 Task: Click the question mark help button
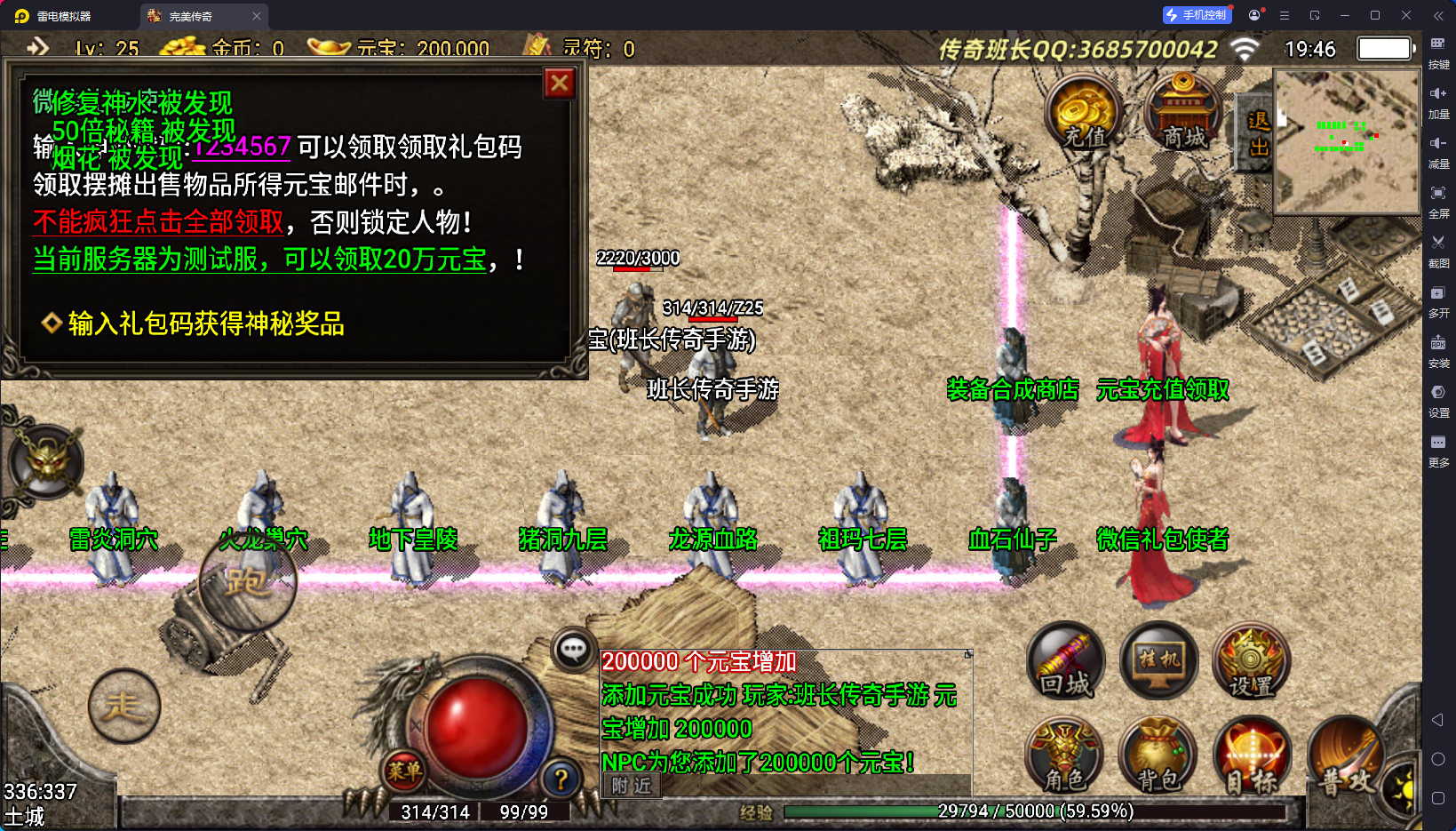pyautogui.click(x=561, y=779)
